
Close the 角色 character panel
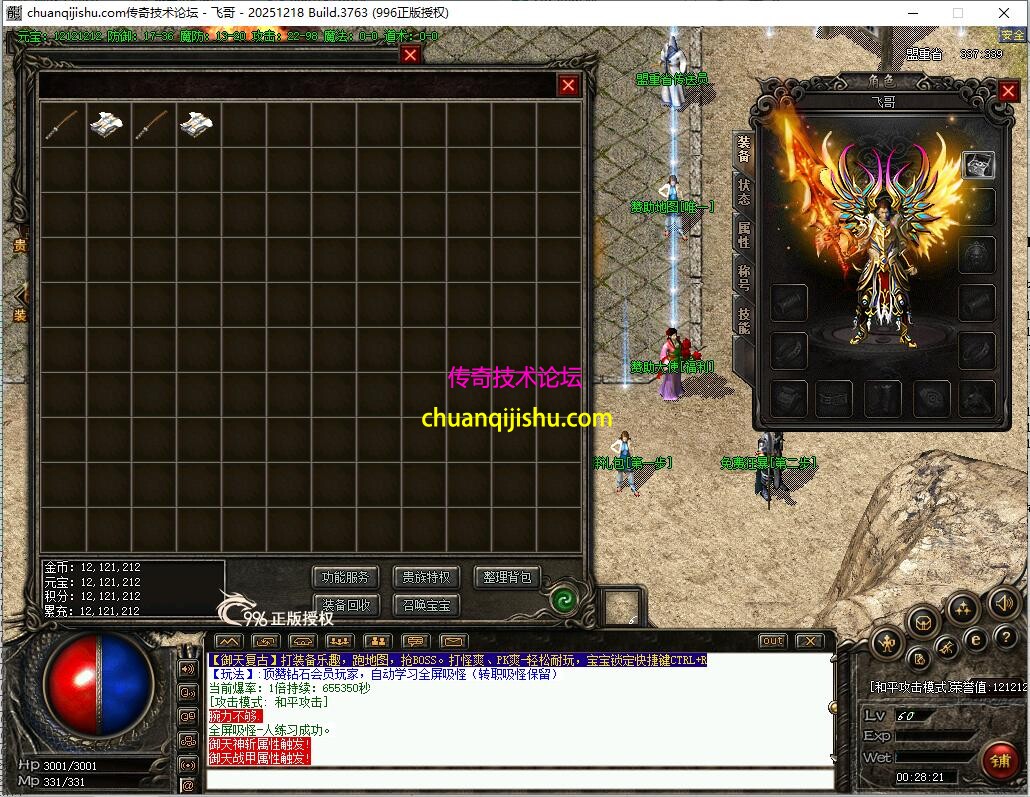(1008, 91)
